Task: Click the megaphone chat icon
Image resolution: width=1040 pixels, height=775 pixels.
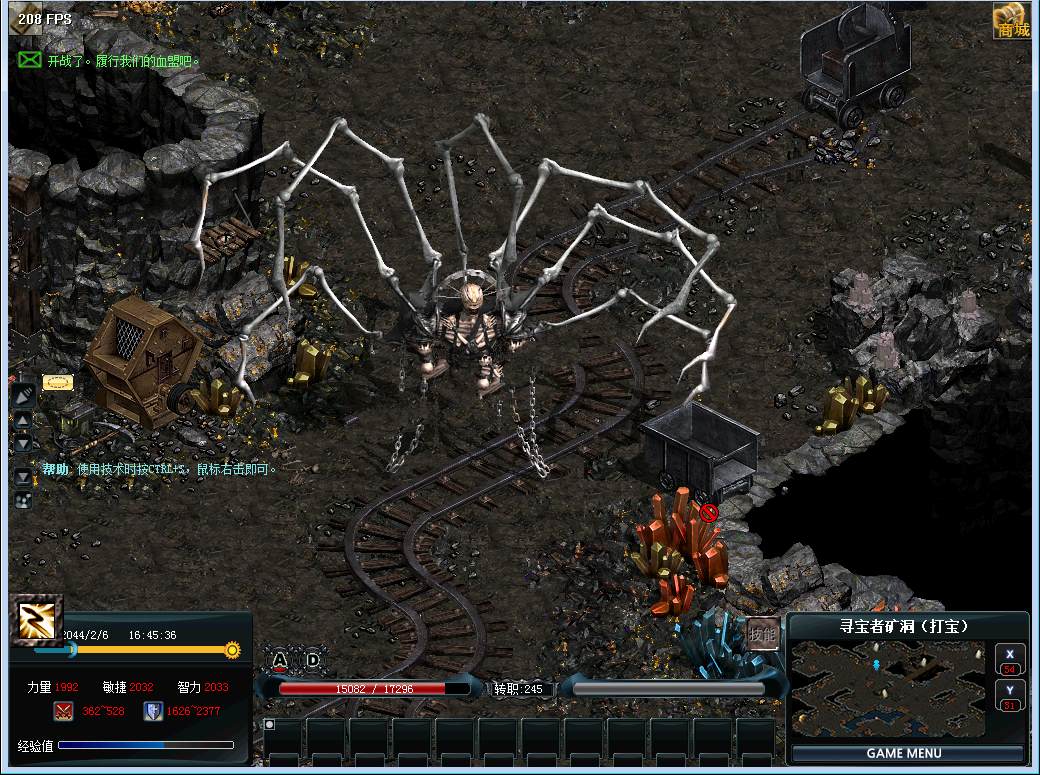Action: click(x=22, y=396)
